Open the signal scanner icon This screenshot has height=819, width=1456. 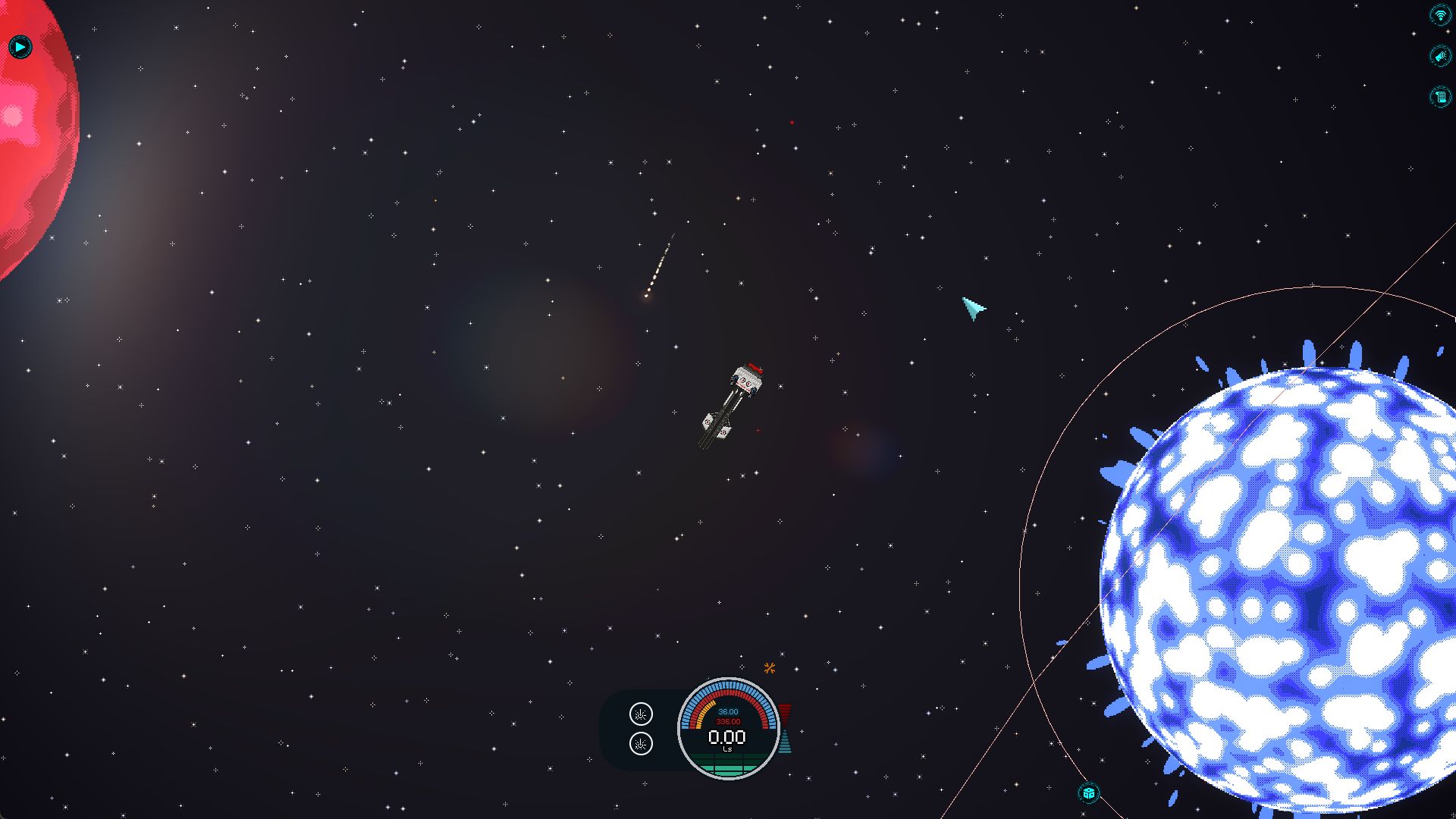coord(1439,15)
